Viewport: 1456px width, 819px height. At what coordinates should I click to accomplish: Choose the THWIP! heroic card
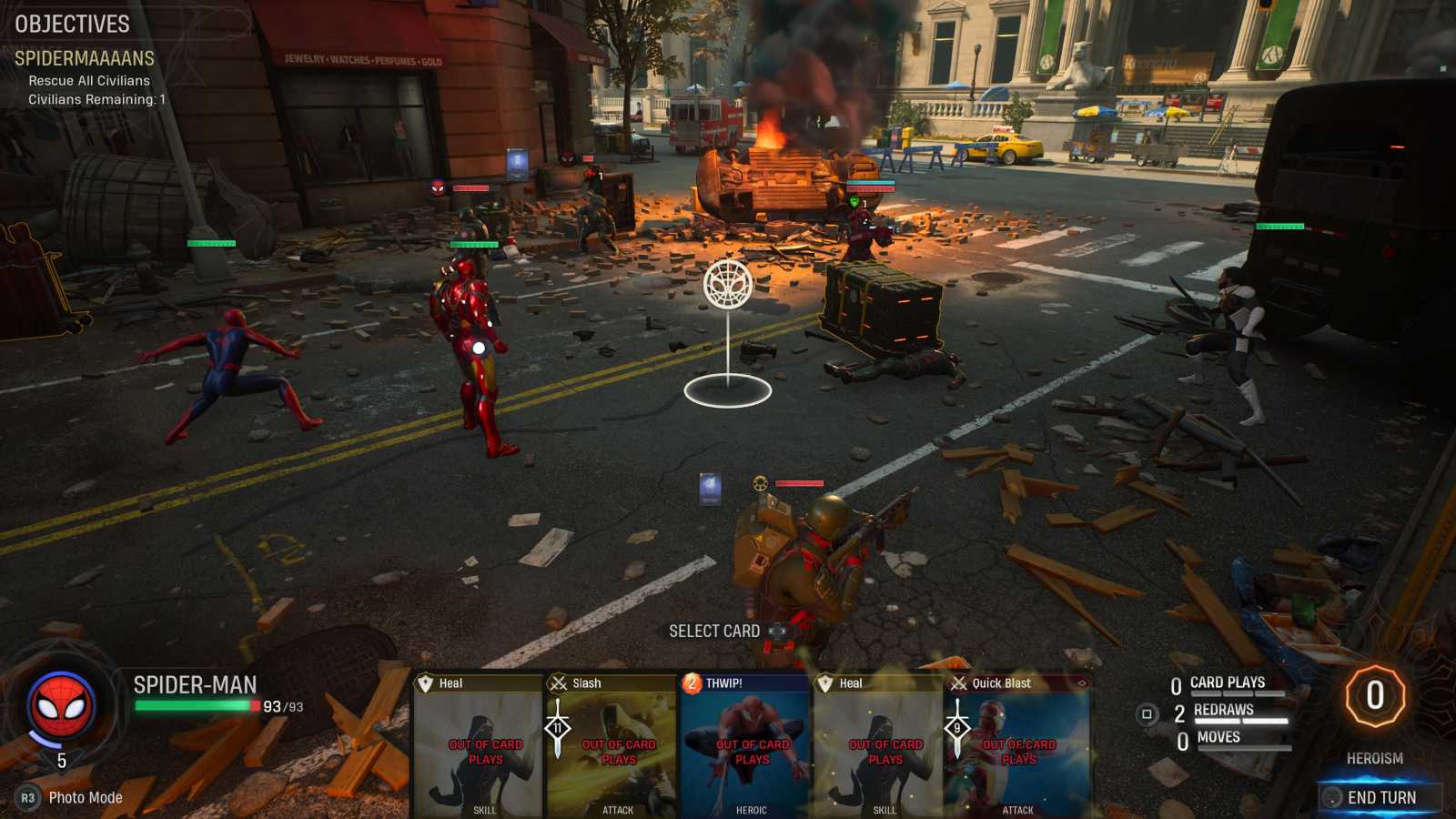[746, 746]
